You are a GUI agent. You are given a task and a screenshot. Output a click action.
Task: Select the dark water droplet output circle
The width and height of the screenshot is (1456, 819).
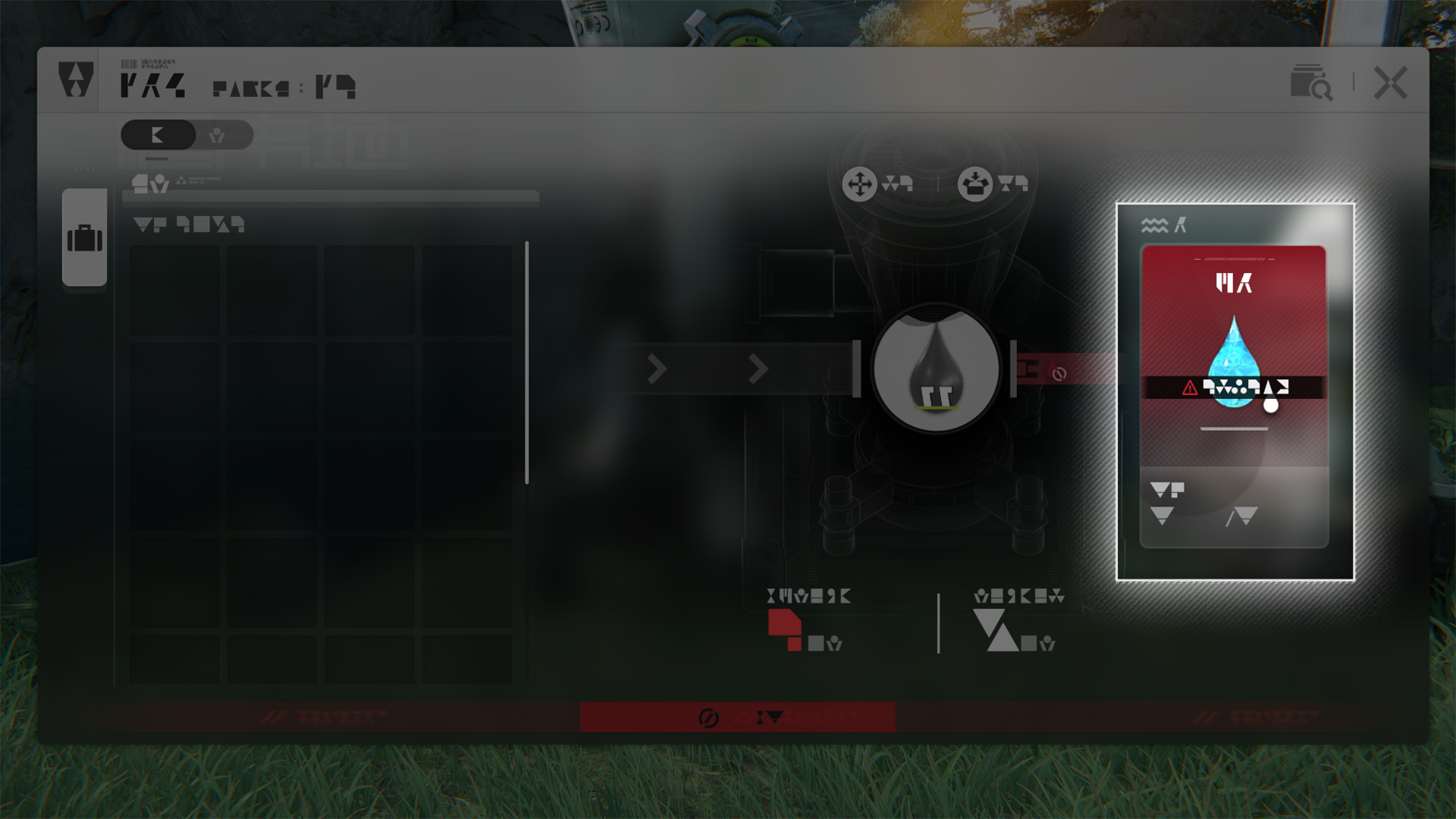[936, 369]
